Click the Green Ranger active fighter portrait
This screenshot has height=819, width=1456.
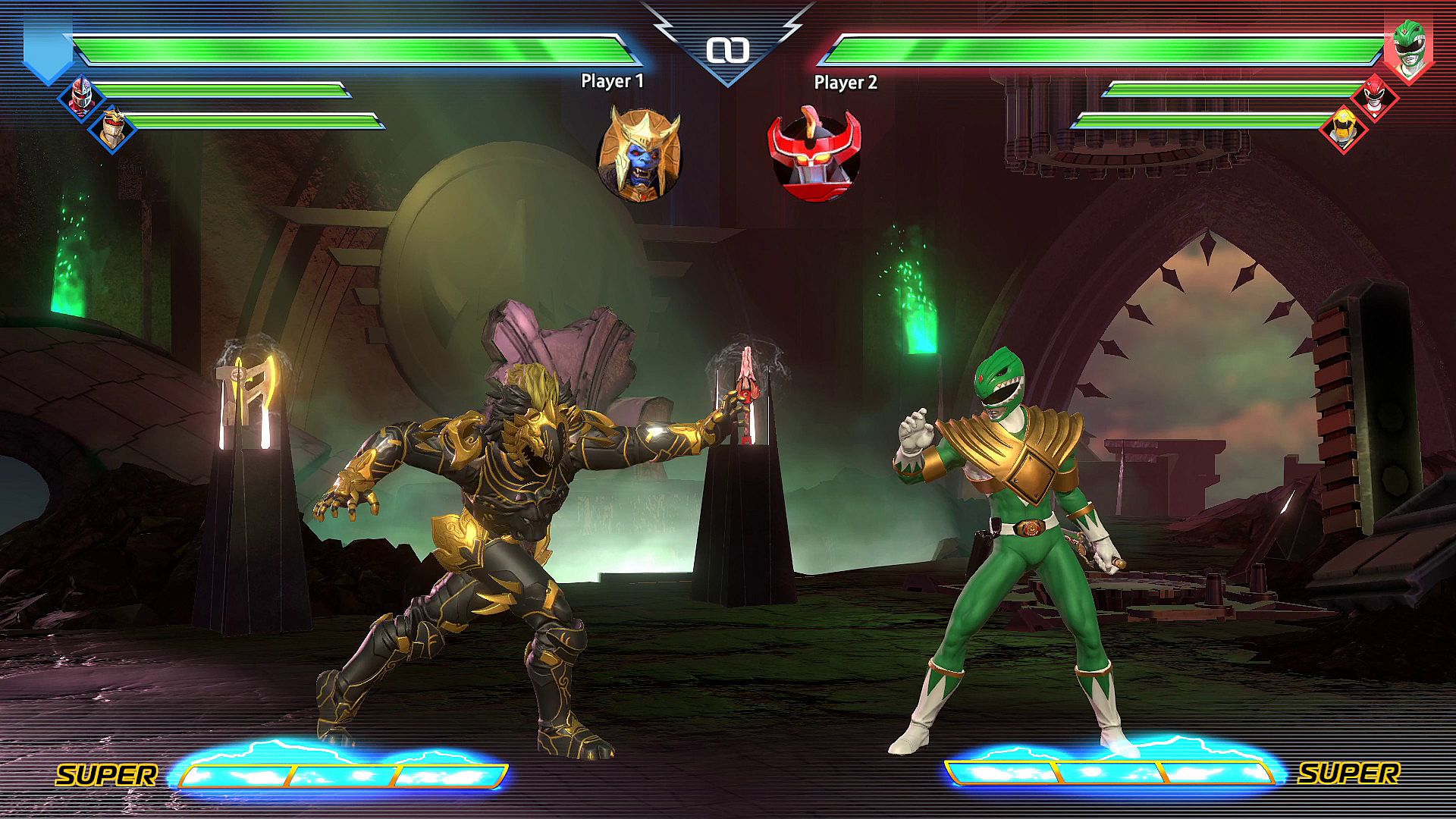(1408, 49)
